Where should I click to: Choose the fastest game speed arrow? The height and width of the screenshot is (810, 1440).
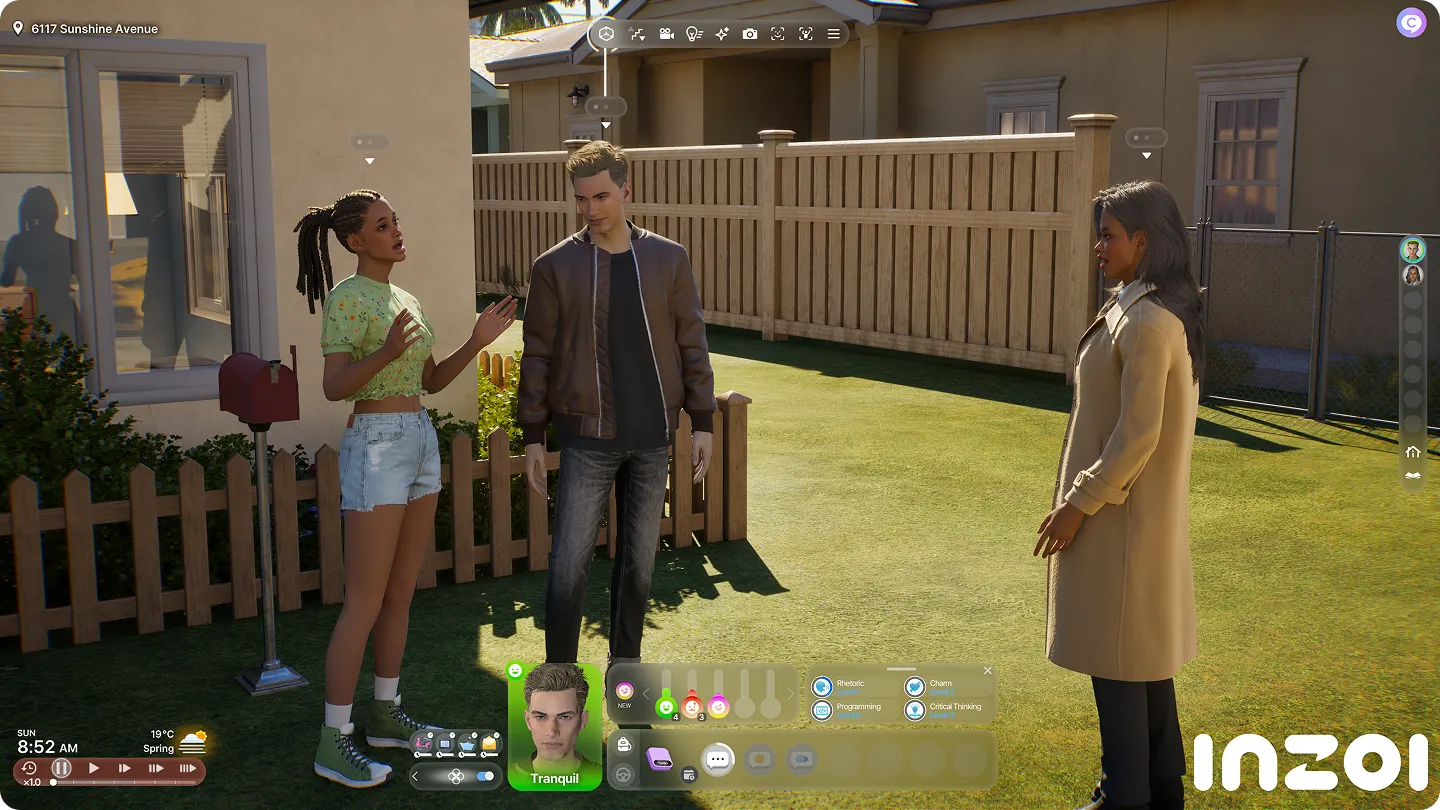tap(187, 769)
